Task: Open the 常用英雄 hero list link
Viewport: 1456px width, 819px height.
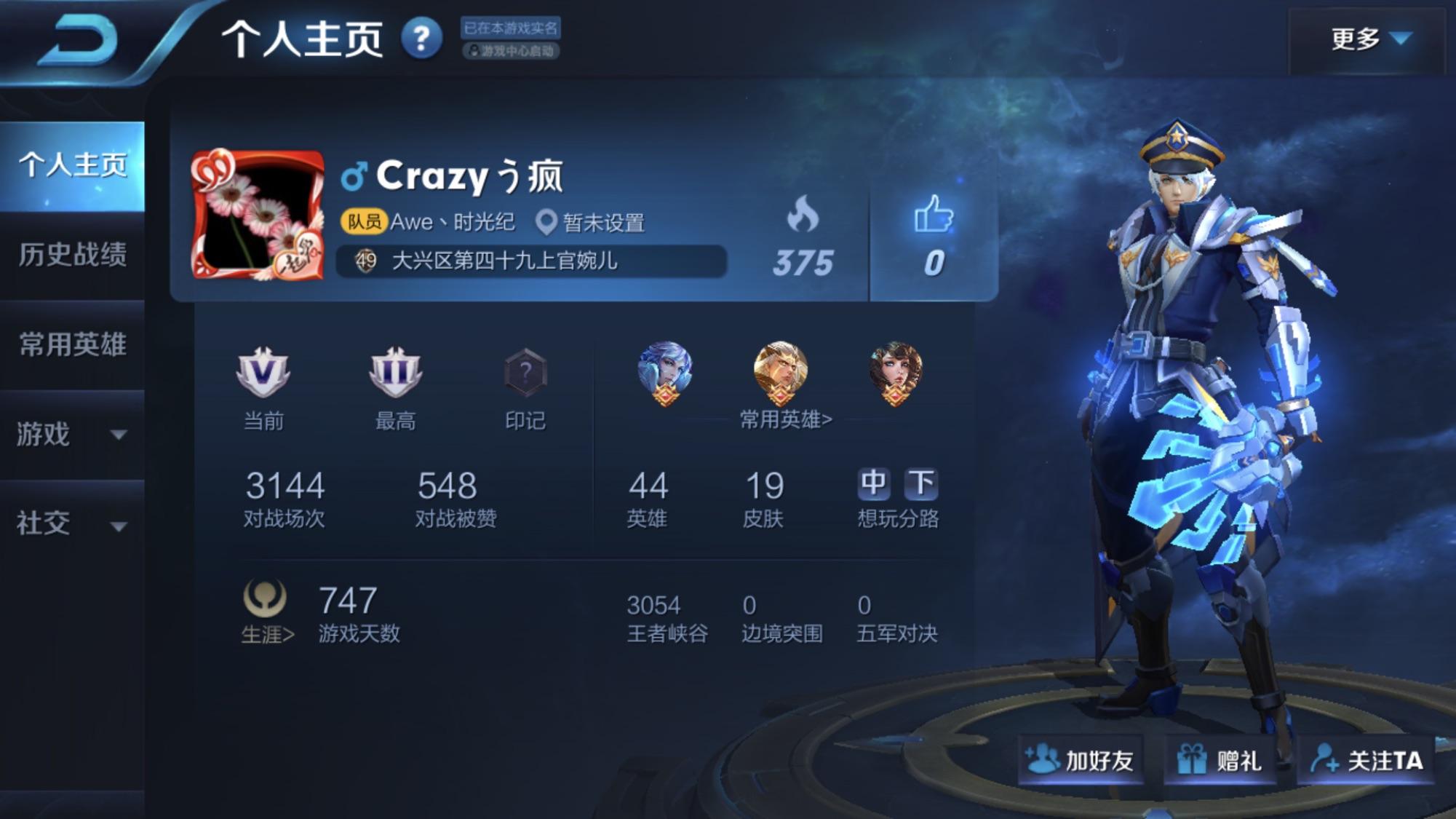Action: 785,419
